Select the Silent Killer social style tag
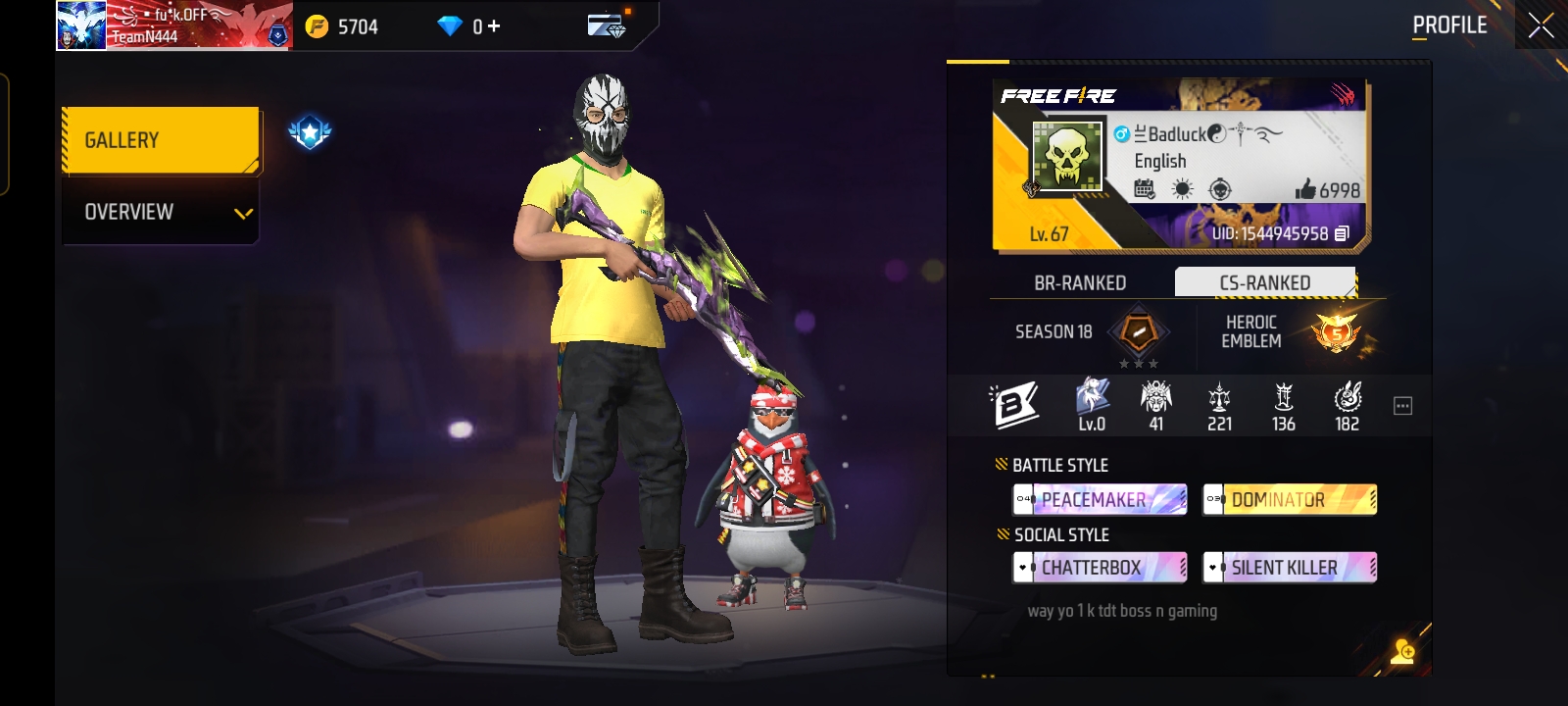The height and width of the screenshot is (706, 1568). (x=1290, y=568)
